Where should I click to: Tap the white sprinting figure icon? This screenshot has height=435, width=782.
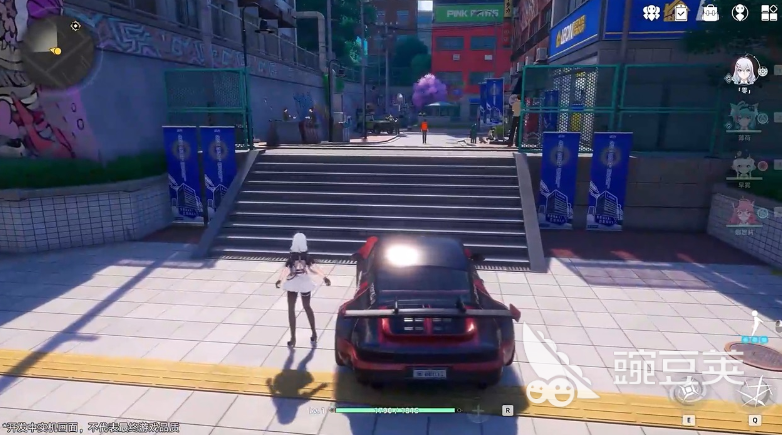757,323
